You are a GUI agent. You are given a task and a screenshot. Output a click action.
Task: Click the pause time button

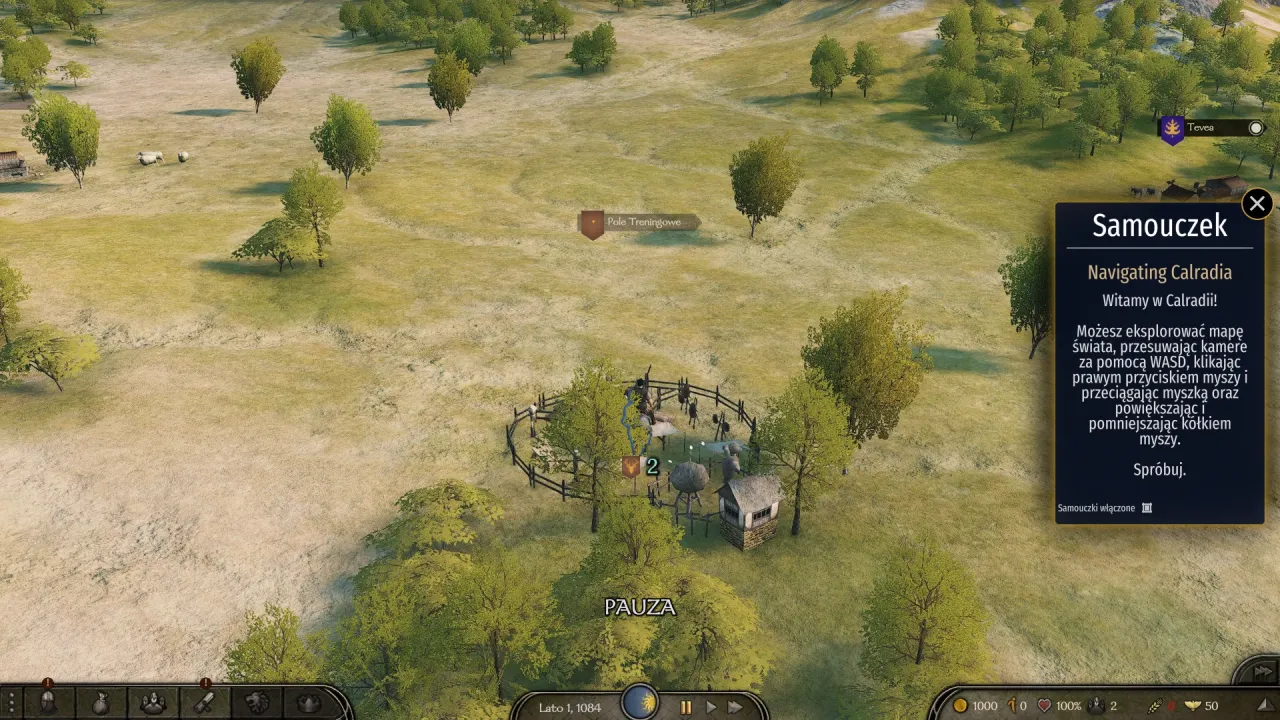coord(686,707)
